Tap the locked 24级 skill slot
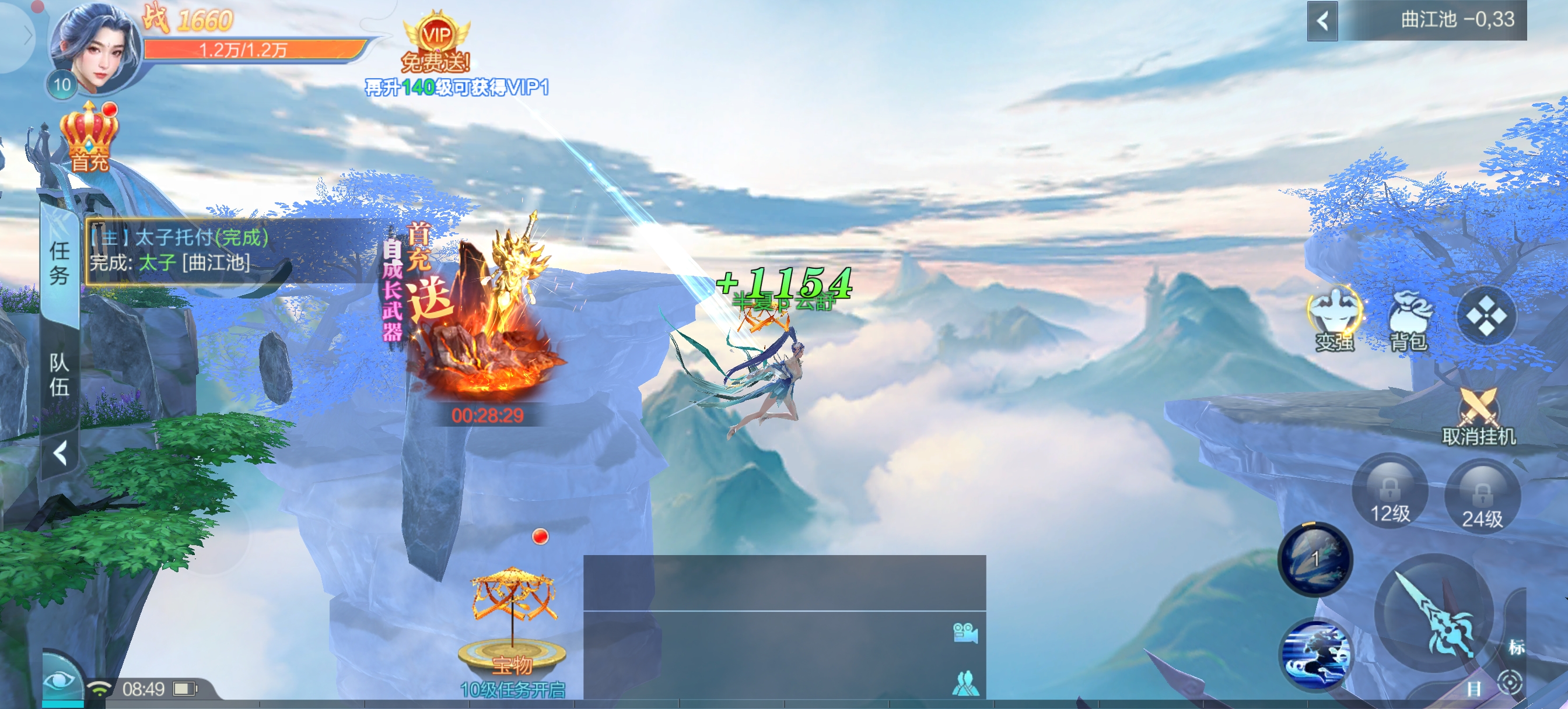The height and width of the screenshot is (709, 1568). 1482,497
